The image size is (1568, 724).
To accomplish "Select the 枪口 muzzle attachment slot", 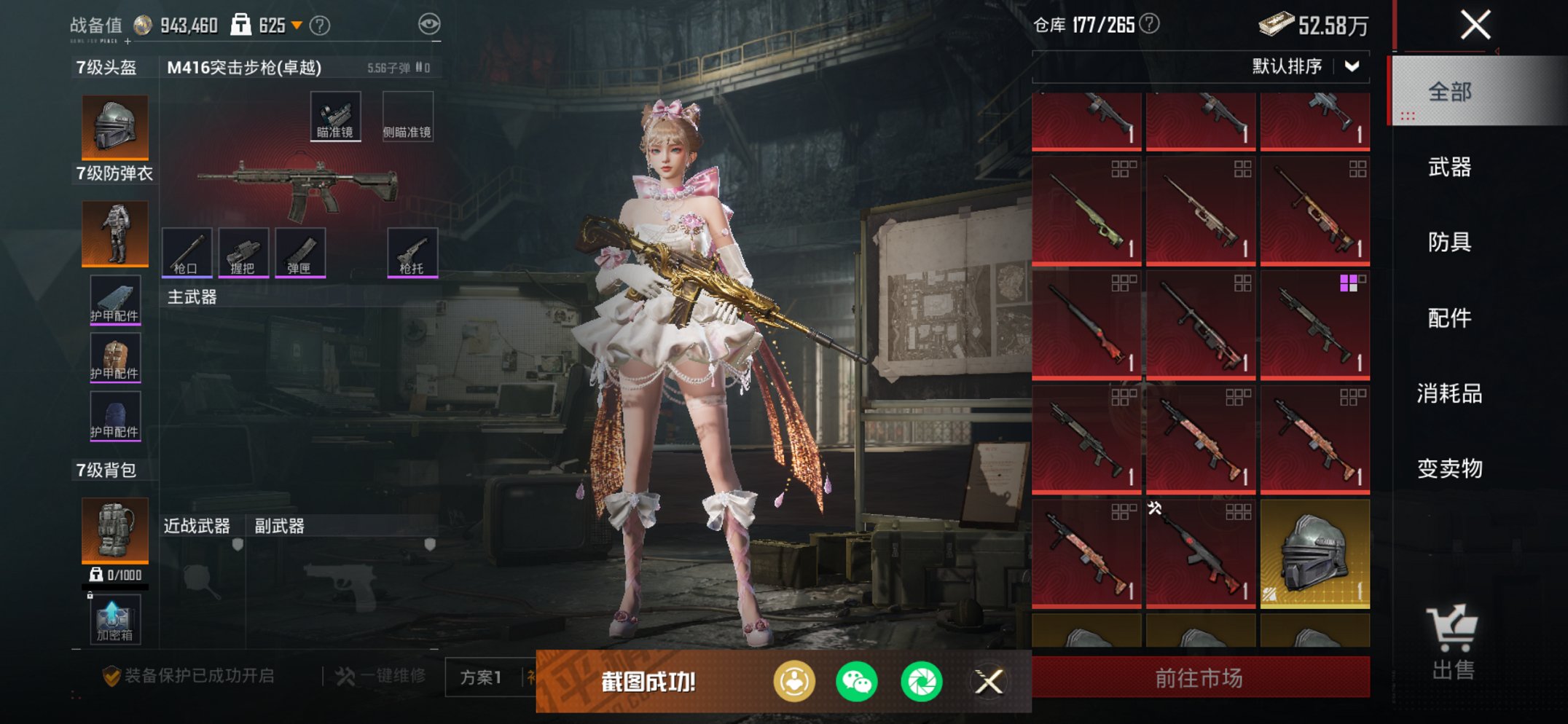I will tap(187, 253).
